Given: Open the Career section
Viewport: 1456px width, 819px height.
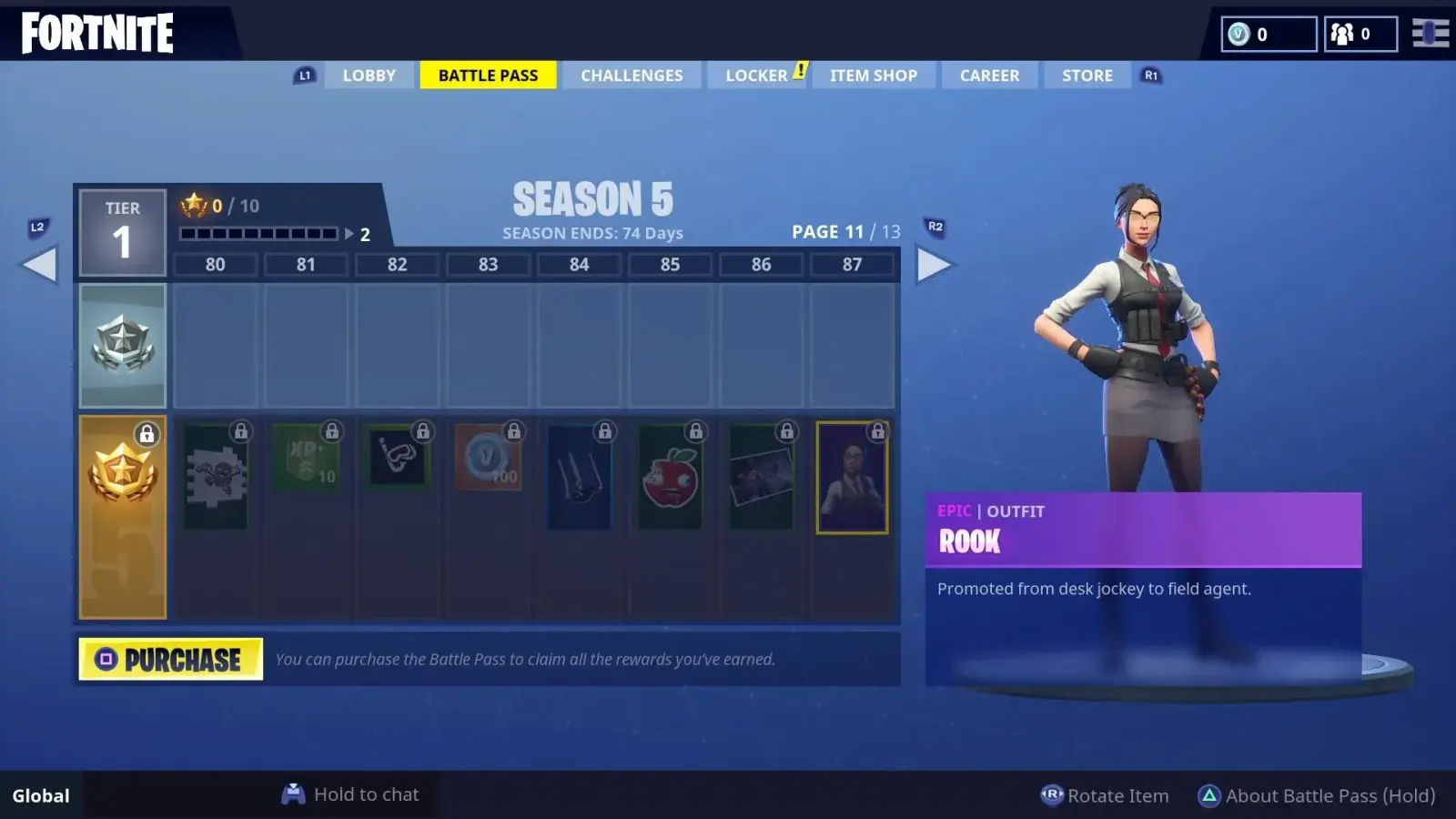Looking at the screenshot, I should click(989, 75).
